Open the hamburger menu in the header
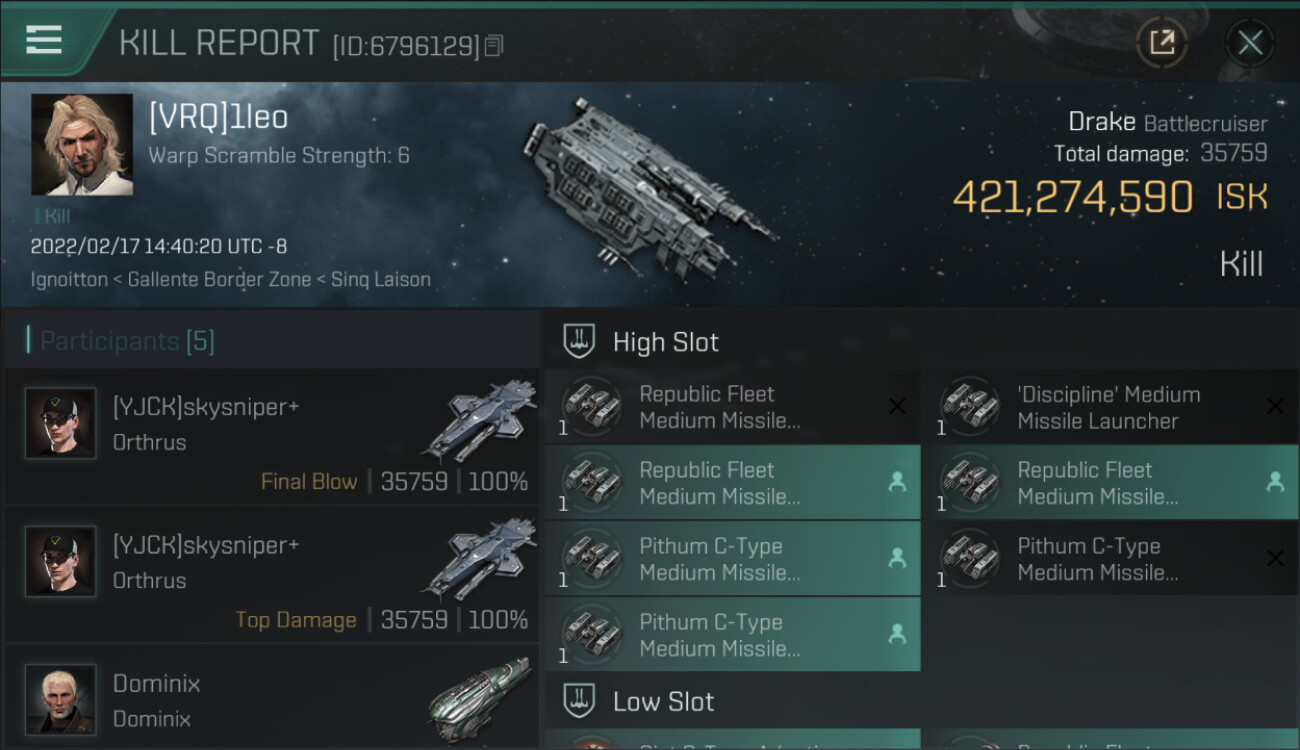 point(44,40)
